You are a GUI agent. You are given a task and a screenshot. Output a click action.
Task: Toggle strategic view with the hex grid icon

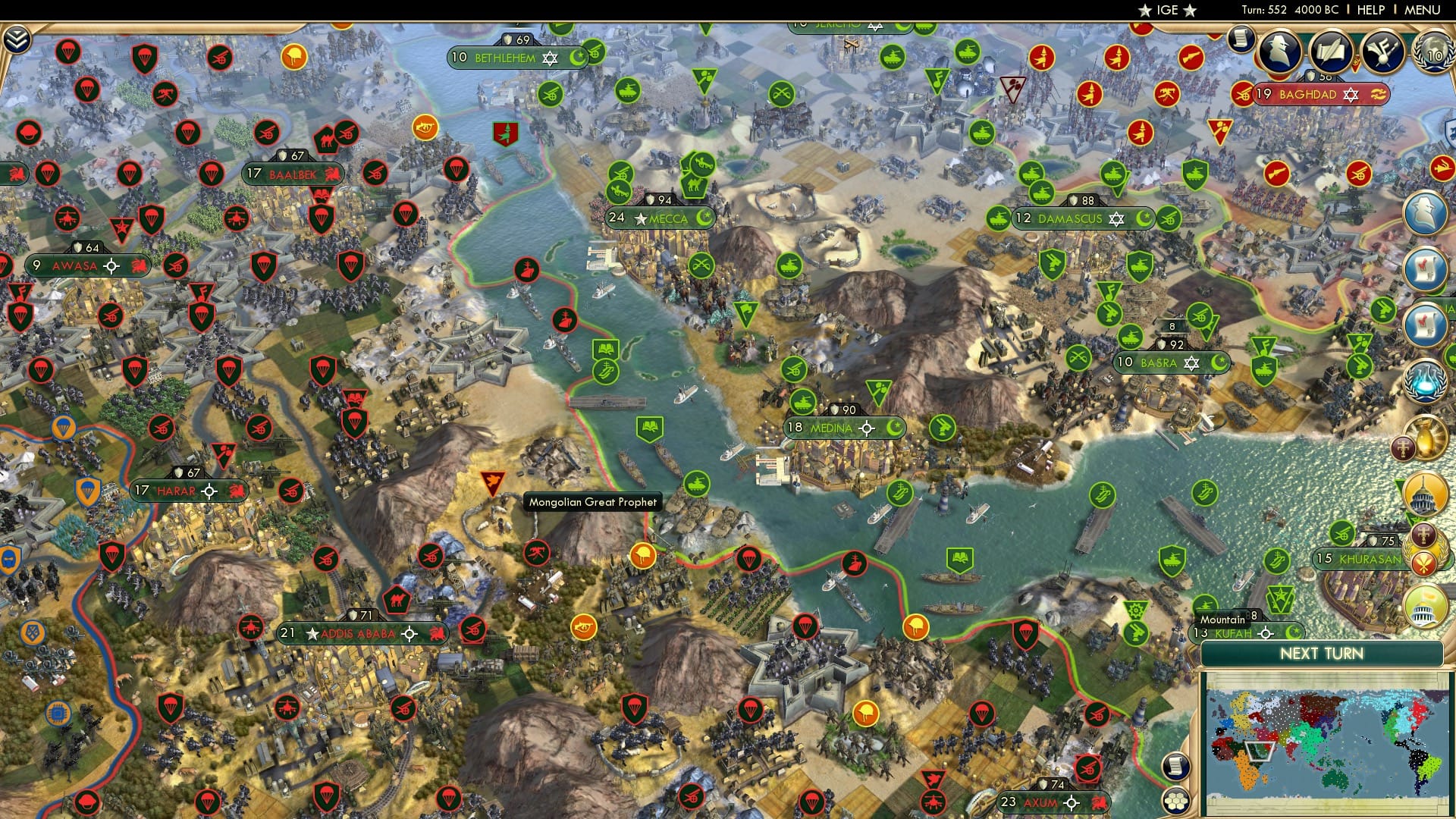[1176, 801]
